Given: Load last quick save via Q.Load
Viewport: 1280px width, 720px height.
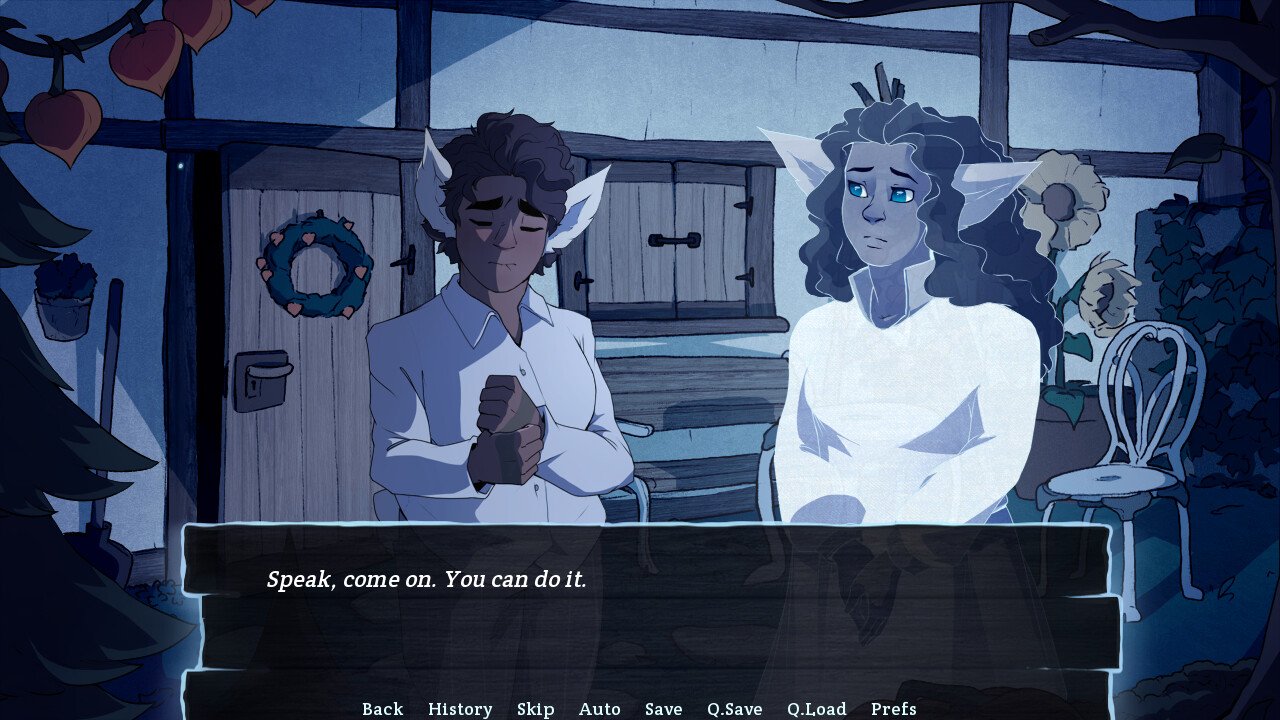Looking at the screenshot, I should (816, 708).
